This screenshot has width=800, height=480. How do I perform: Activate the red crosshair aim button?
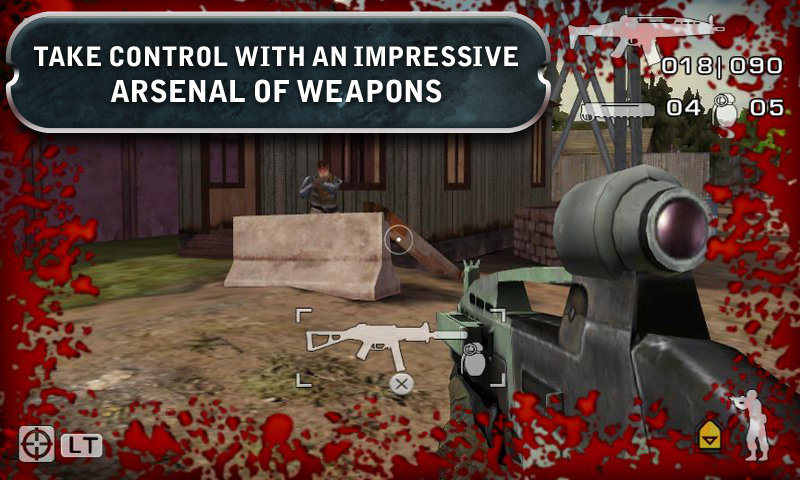pos(36,443)
